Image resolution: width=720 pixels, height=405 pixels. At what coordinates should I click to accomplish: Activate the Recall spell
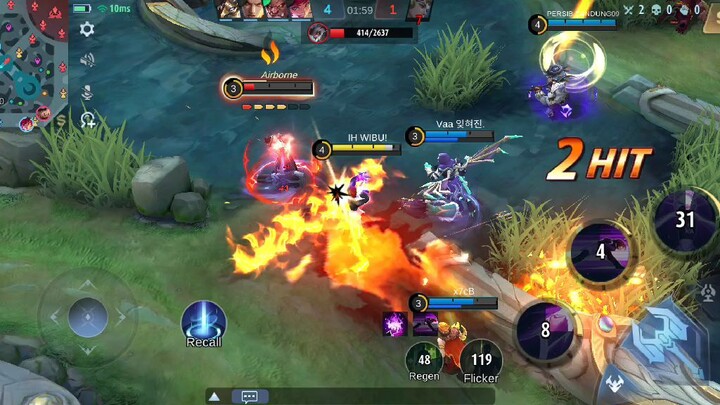tap(204, 322)
